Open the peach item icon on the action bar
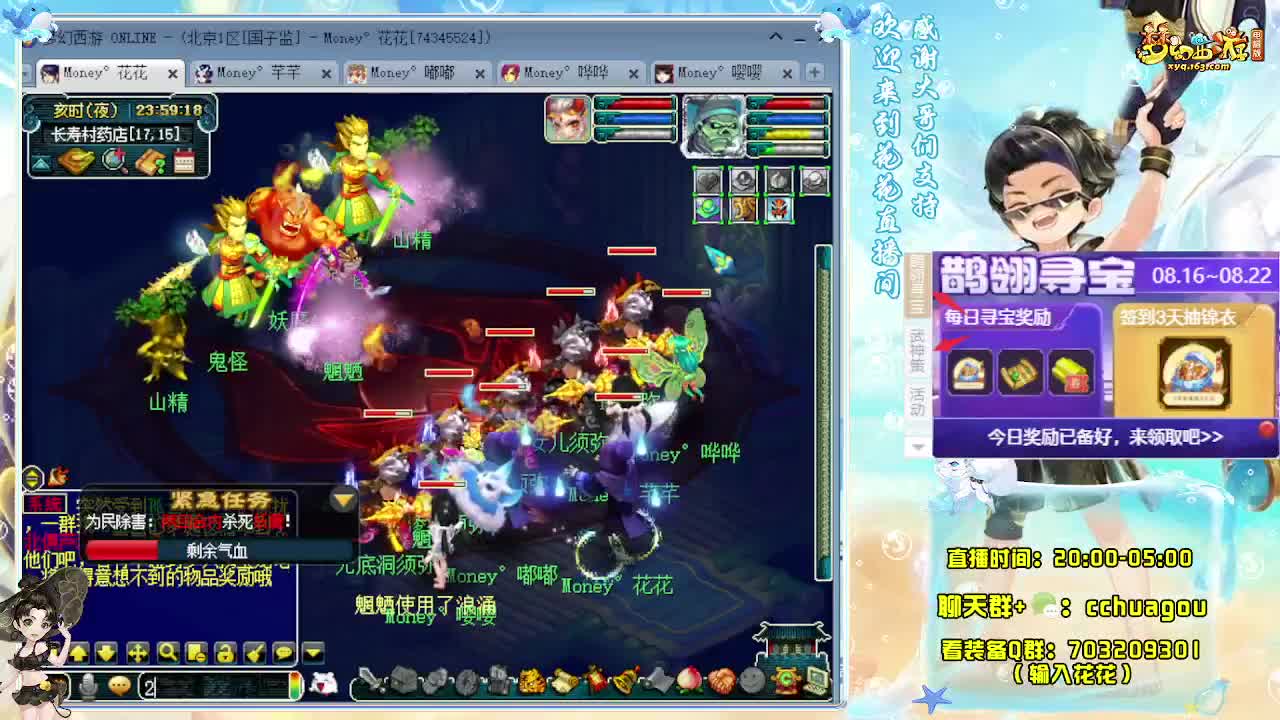The width and height of the screenshot is (1280, 720). [690, 680]
